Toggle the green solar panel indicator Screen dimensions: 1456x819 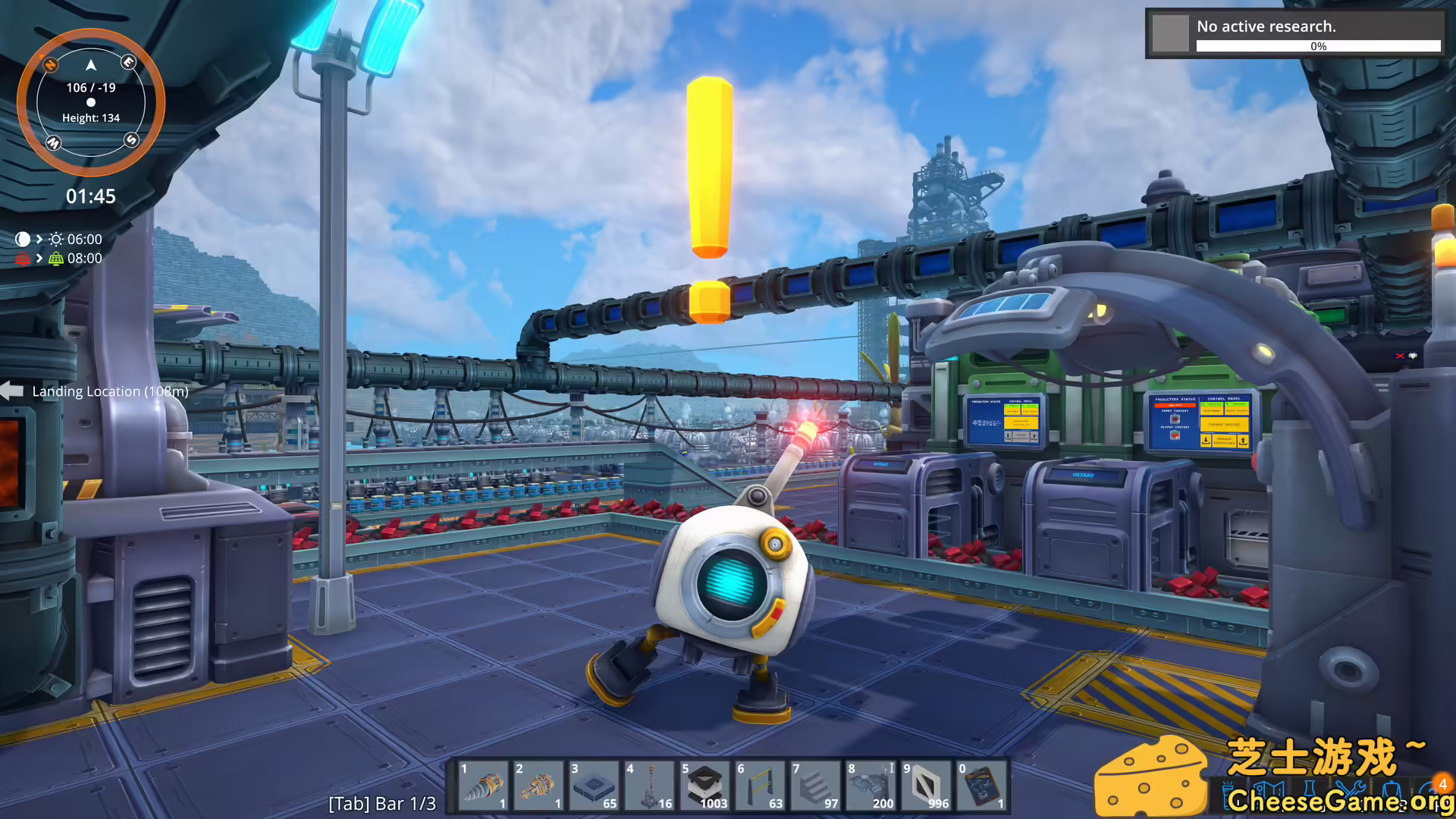click(x=56, y=259)
